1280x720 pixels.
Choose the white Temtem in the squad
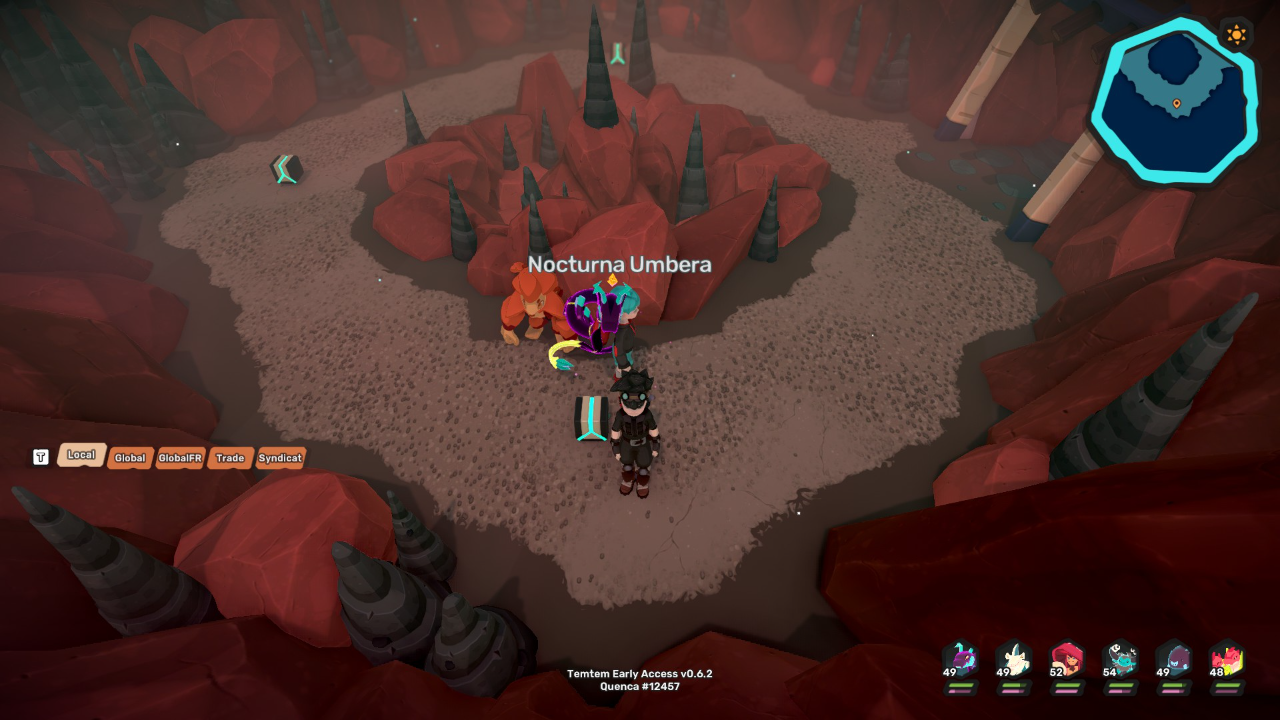(1014, 660)
